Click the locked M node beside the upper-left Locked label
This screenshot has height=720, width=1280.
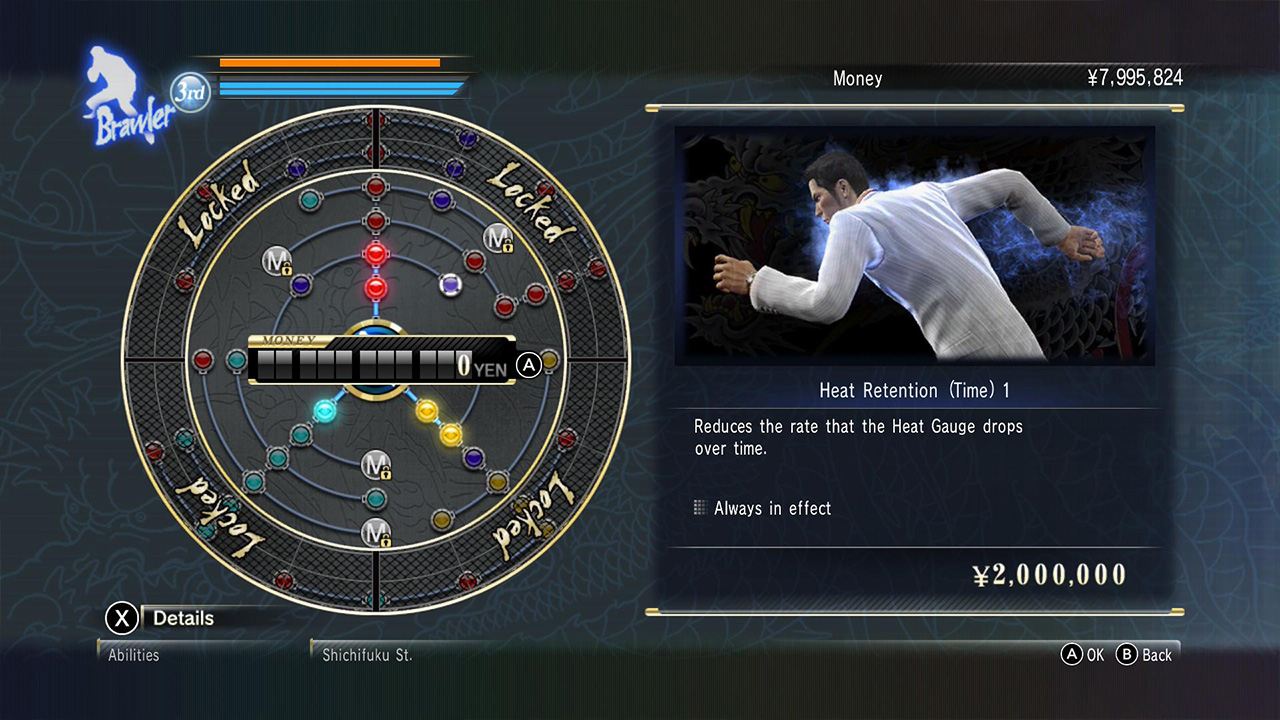[x=276, y=261]
